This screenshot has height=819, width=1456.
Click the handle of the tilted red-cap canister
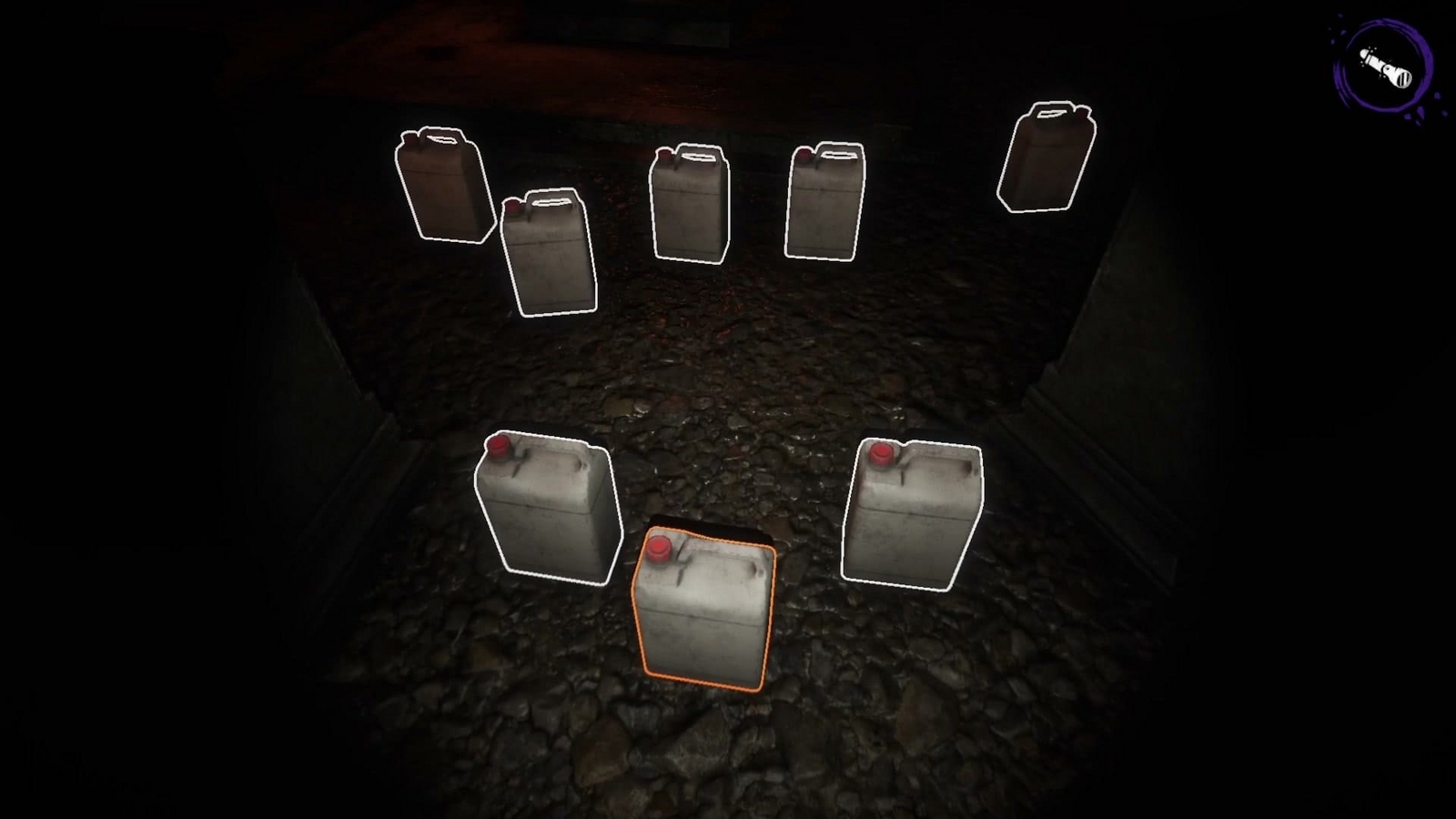pos(551,202)
